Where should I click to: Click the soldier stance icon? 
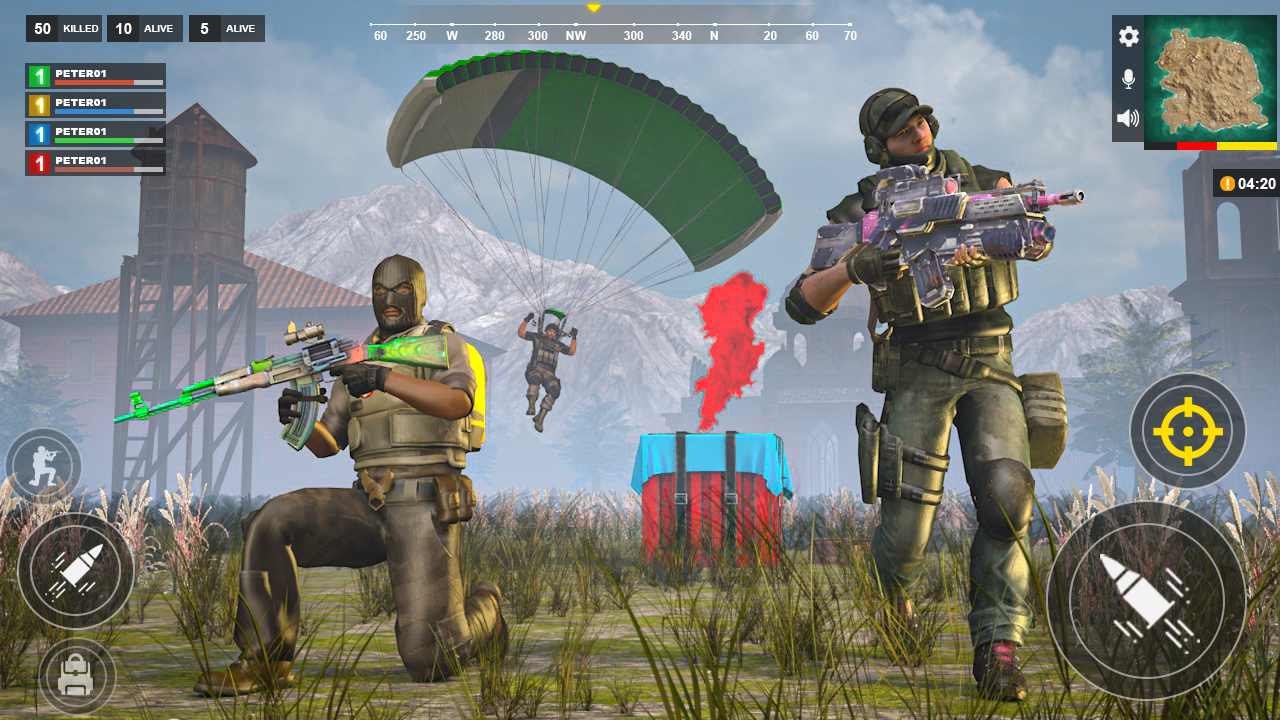click(x=44, y=463)
